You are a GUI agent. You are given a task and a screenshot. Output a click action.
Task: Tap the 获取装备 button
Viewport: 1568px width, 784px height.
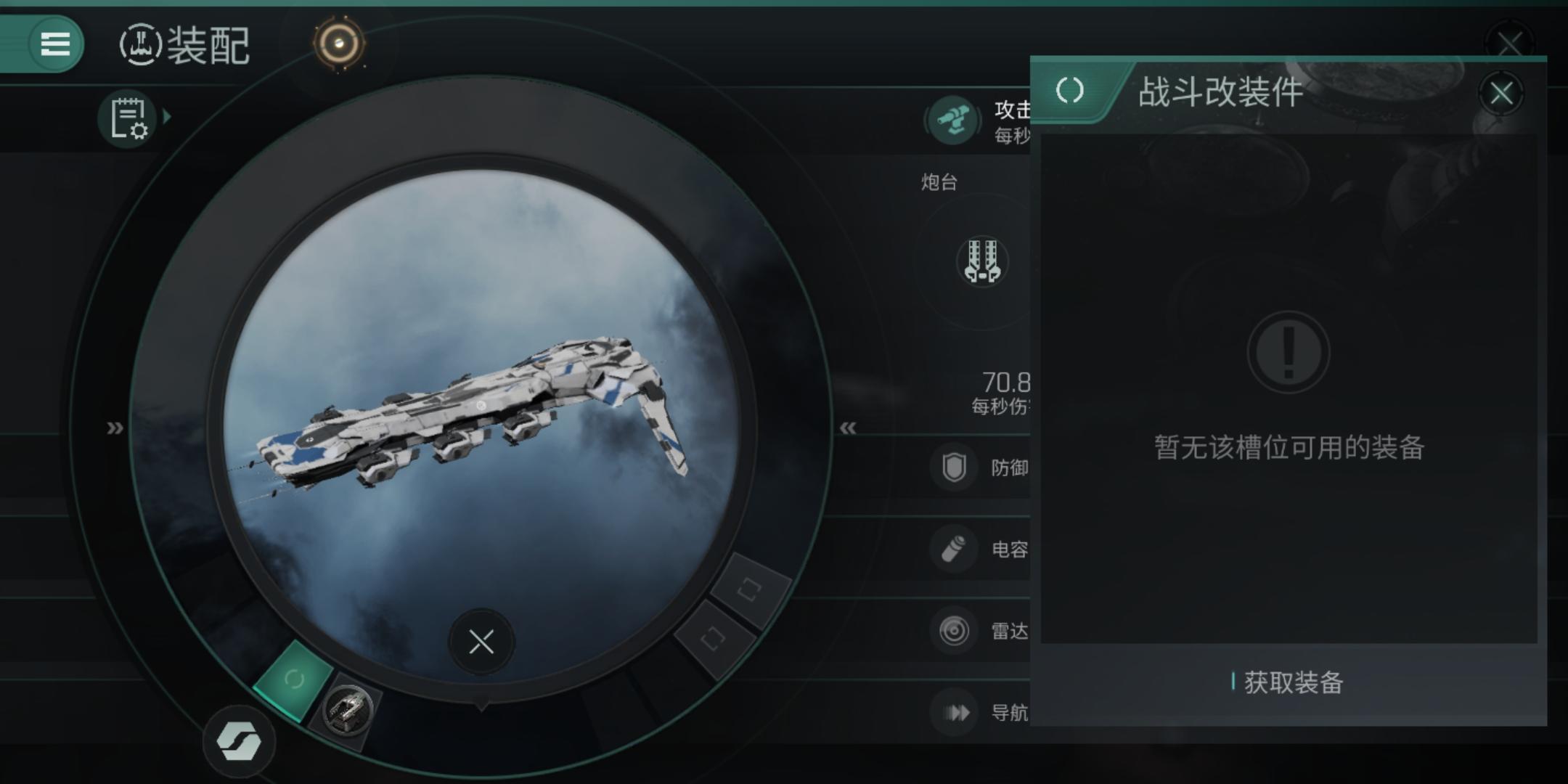1289,682
